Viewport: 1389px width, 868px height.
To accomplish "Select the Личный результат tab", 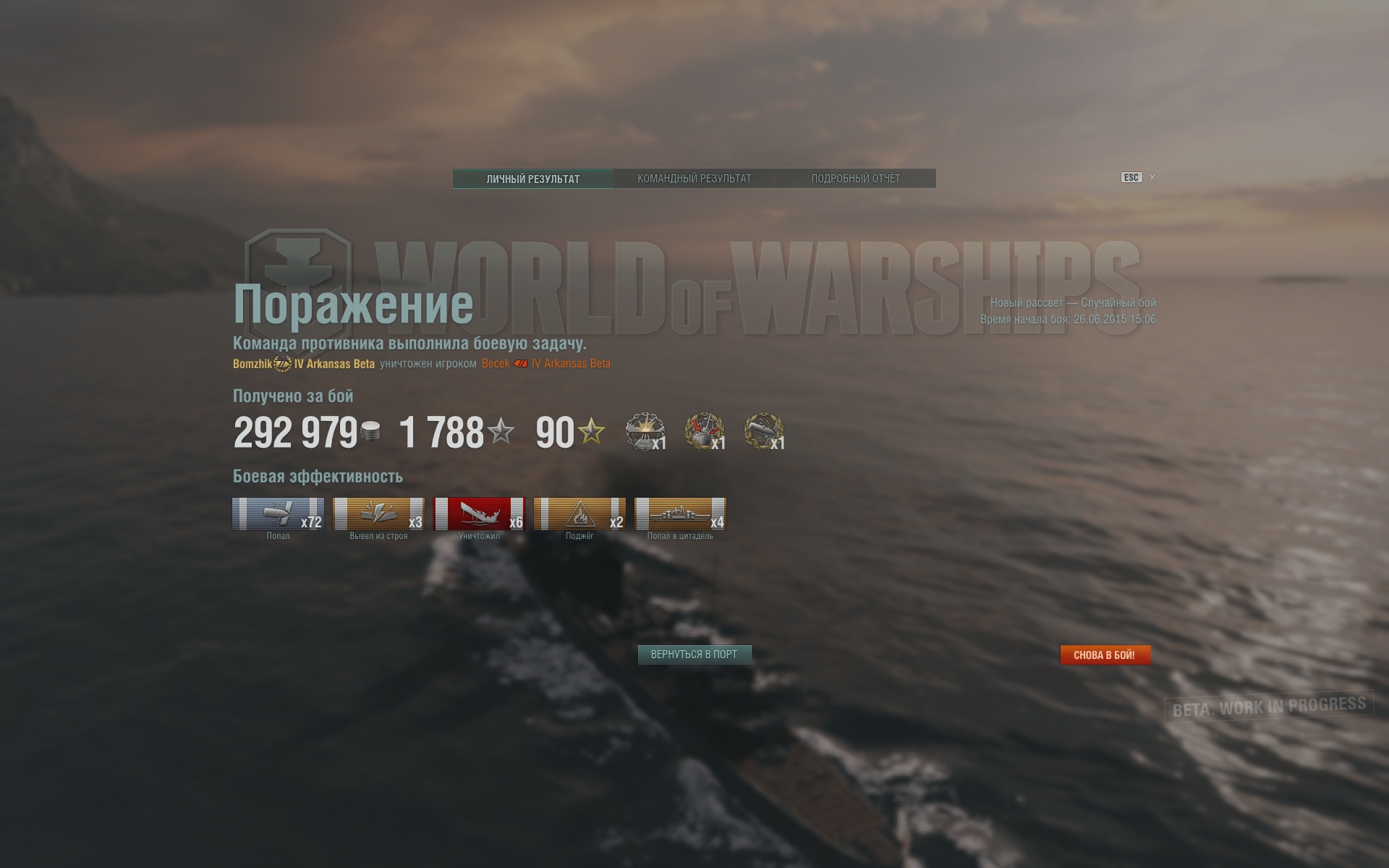I will click(x=533, y=179).
